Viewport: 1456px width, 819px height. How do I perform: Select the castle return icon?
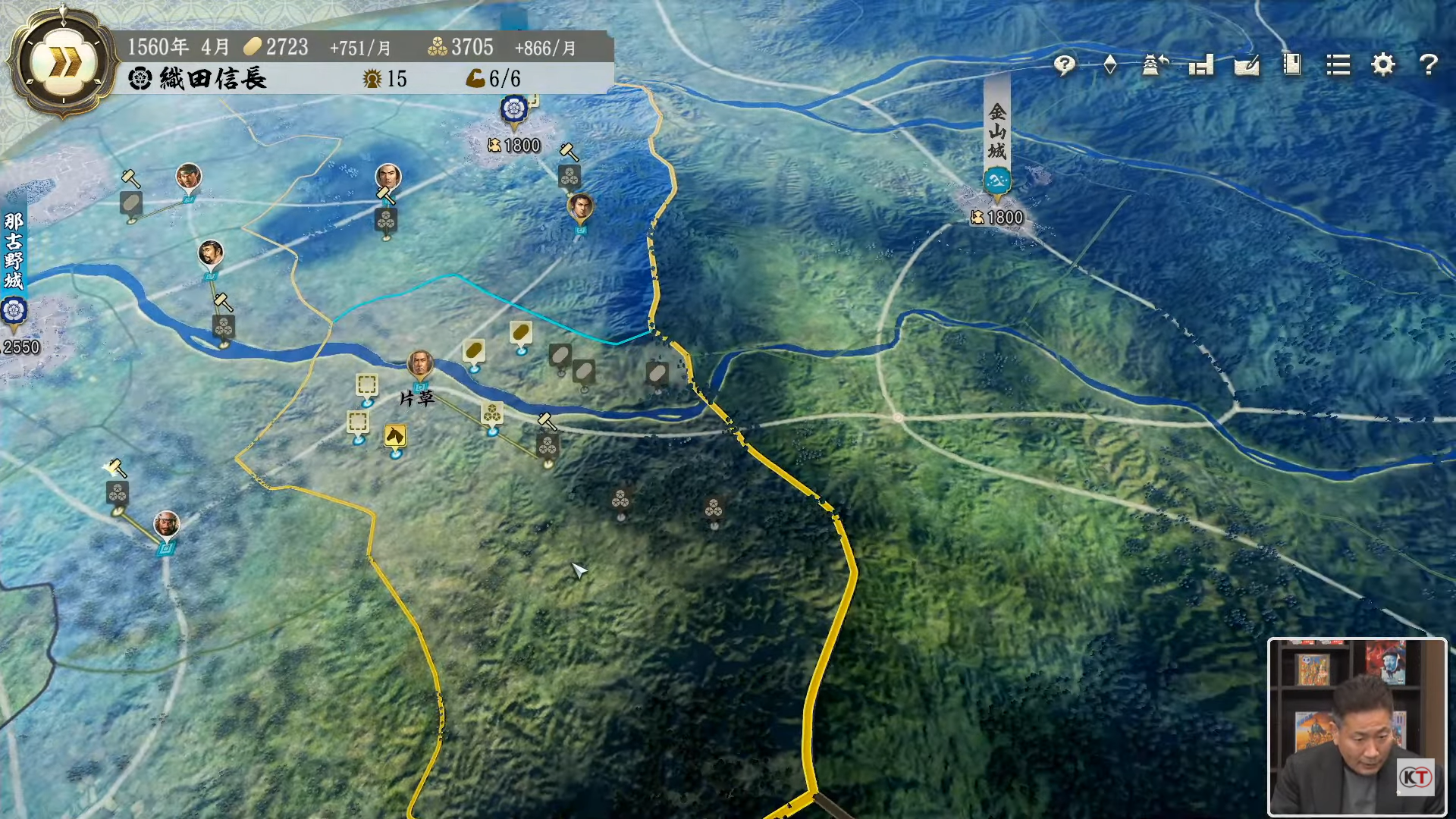pos(1155,65)
